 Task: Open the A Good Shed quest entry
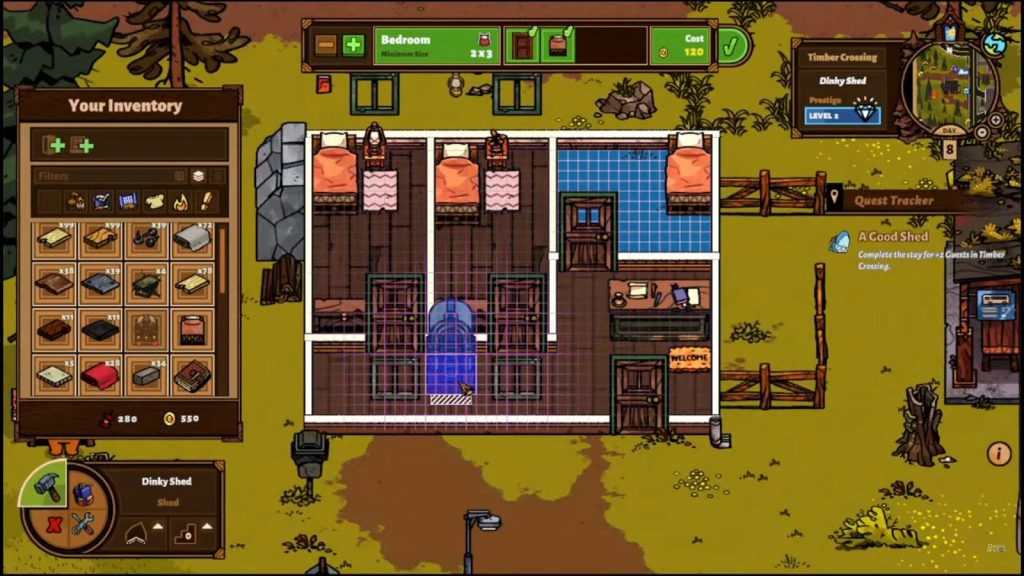[x=893, y=237]
